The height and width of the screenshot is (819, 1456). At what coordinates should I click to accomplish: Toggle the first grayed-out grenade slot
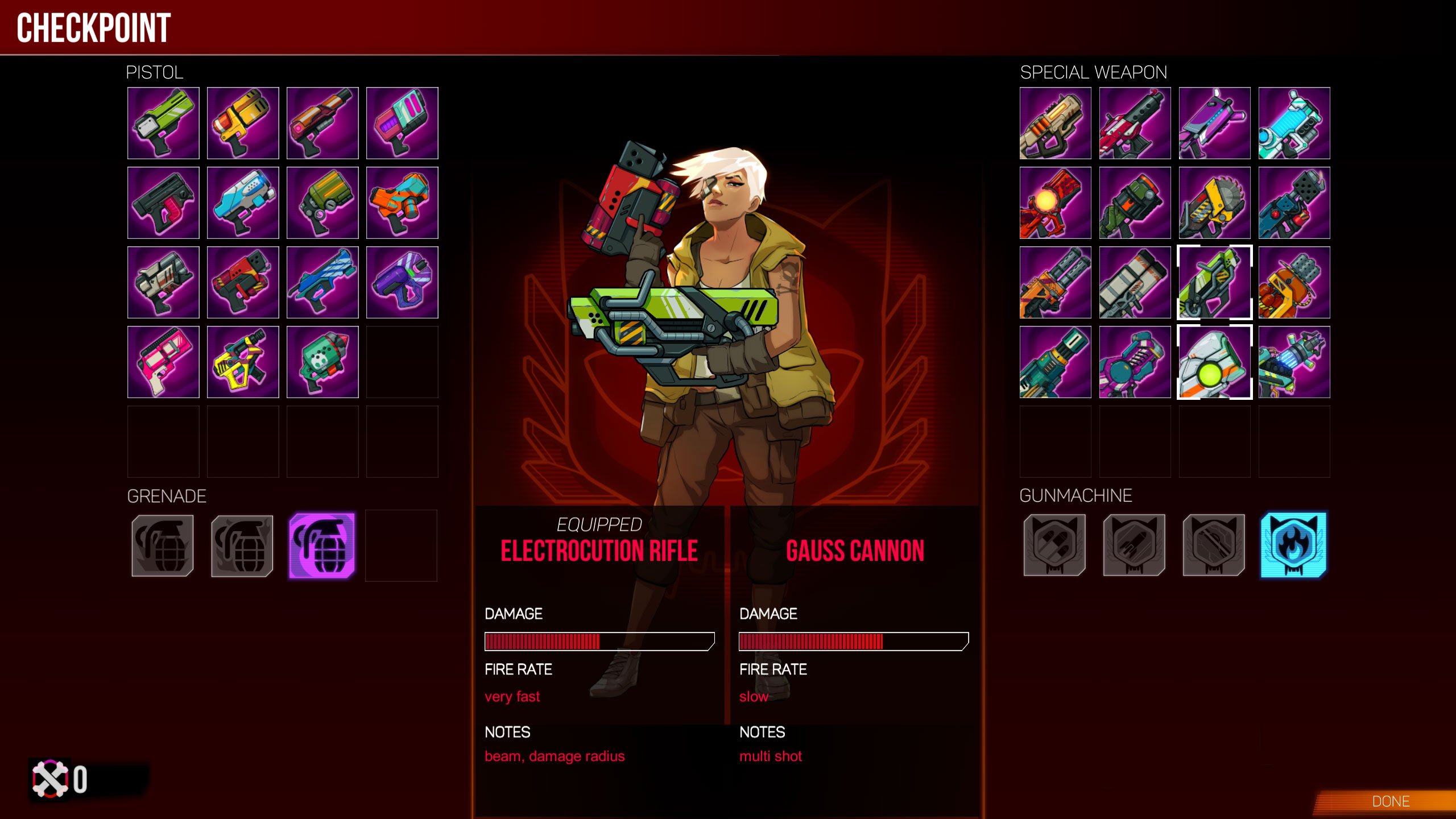click(163, 545)
